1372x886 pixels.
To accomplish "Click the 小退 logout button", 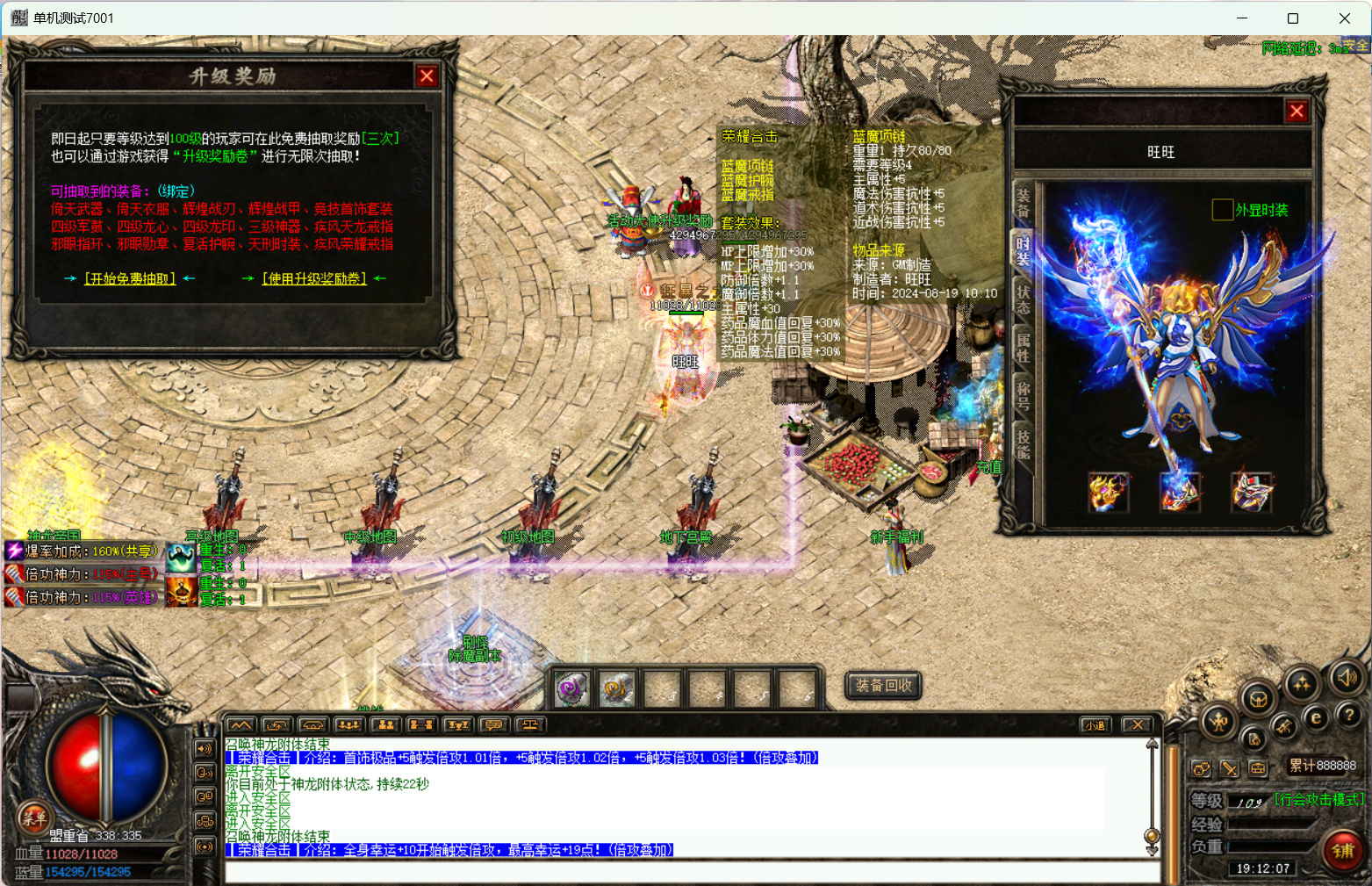I will 1095,725.
